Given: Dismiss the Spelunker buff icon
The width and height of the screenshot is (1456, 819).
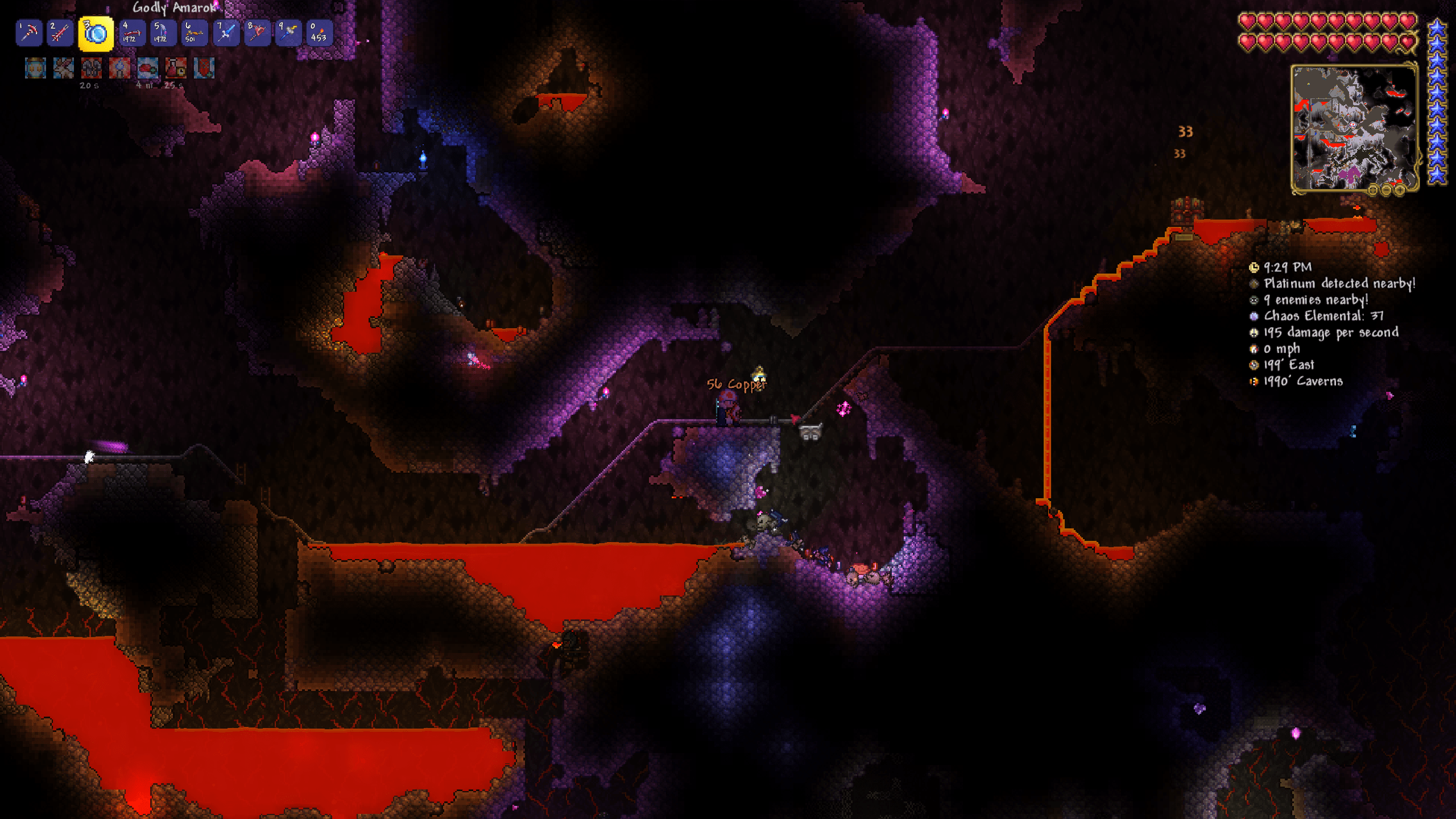Looking at the screenshot, I should coord(35,69).
